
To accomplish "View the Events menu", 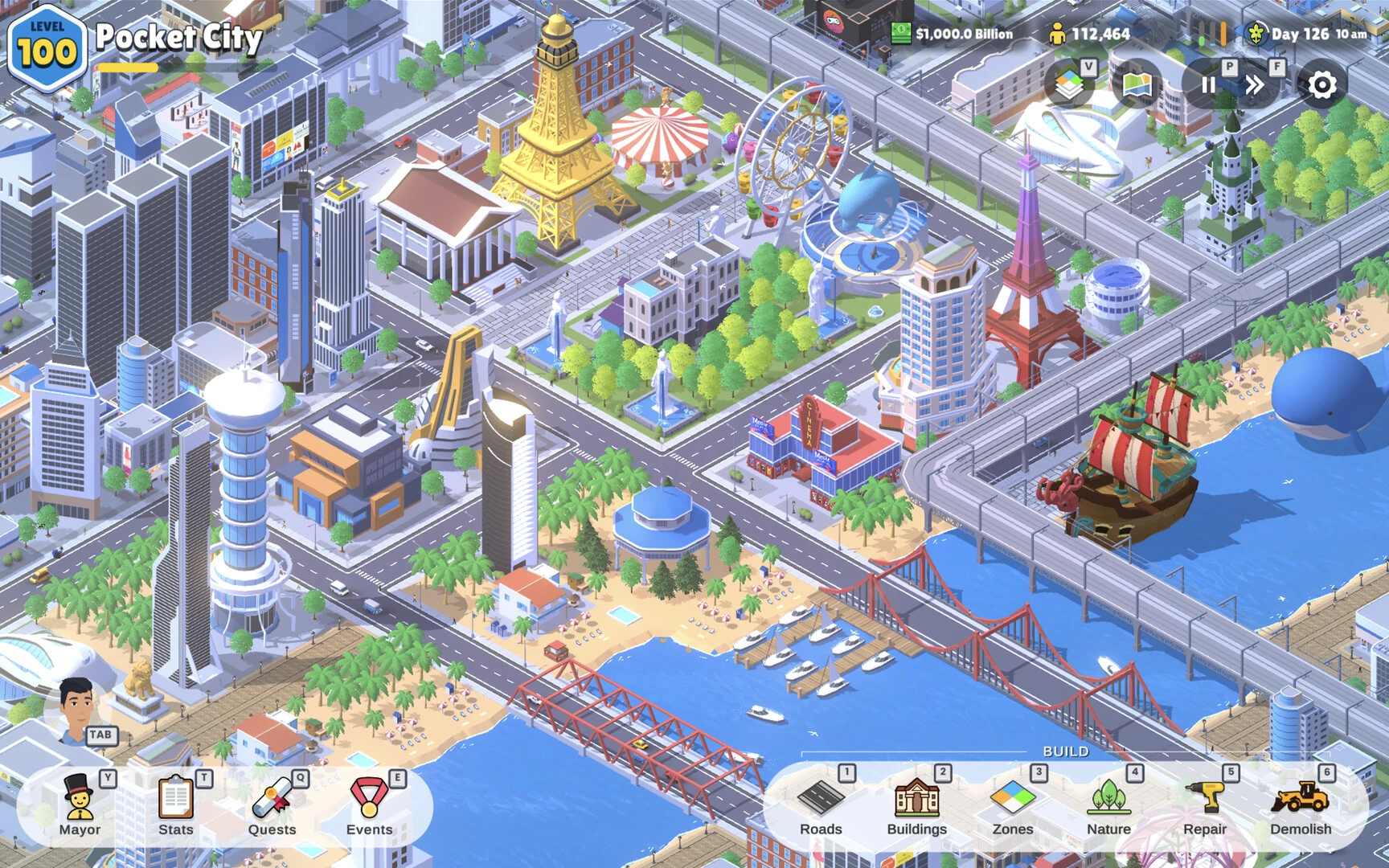I will point(369,805).
